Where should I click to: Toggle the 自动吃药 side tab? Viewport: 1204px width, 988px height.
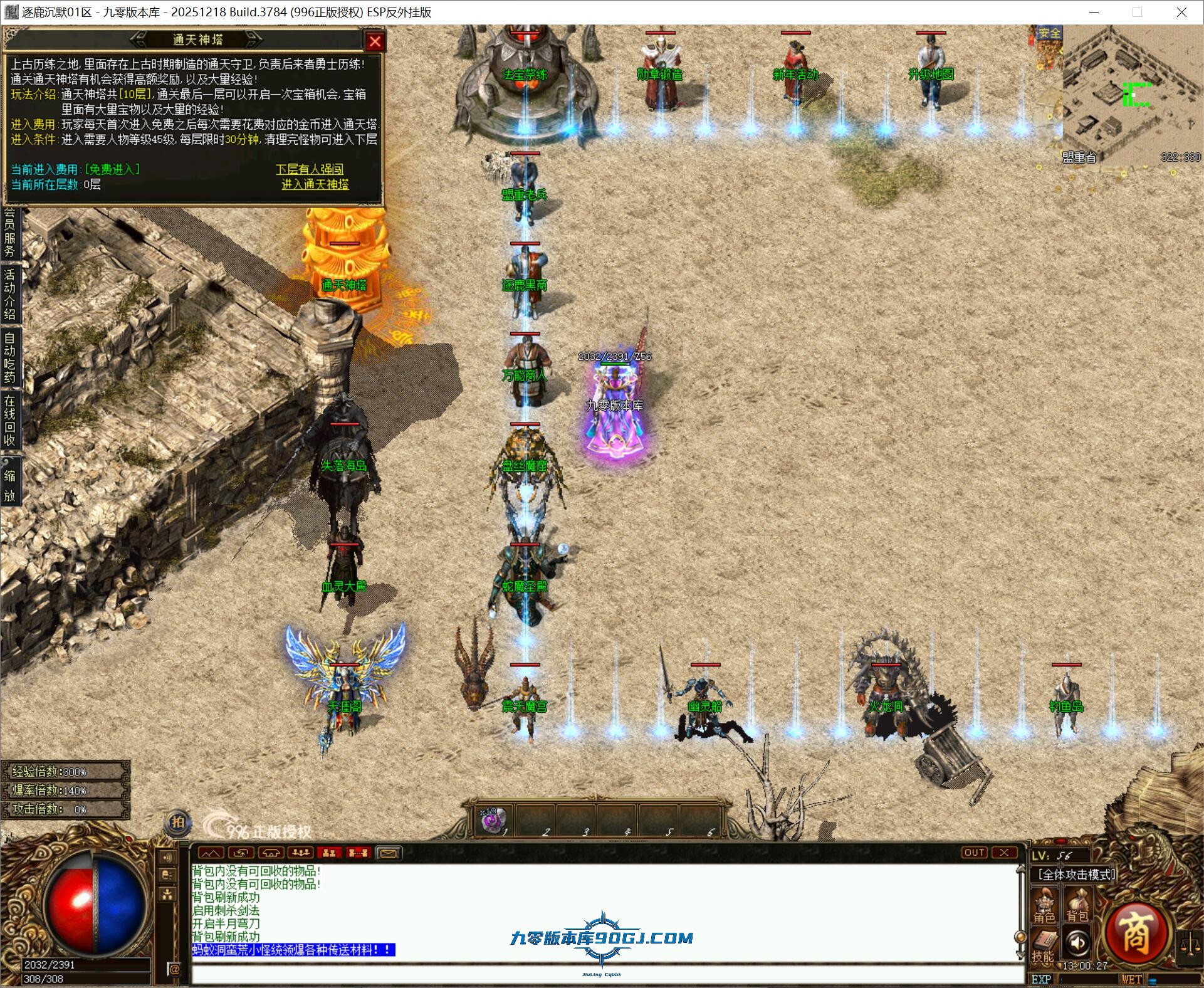9,357
